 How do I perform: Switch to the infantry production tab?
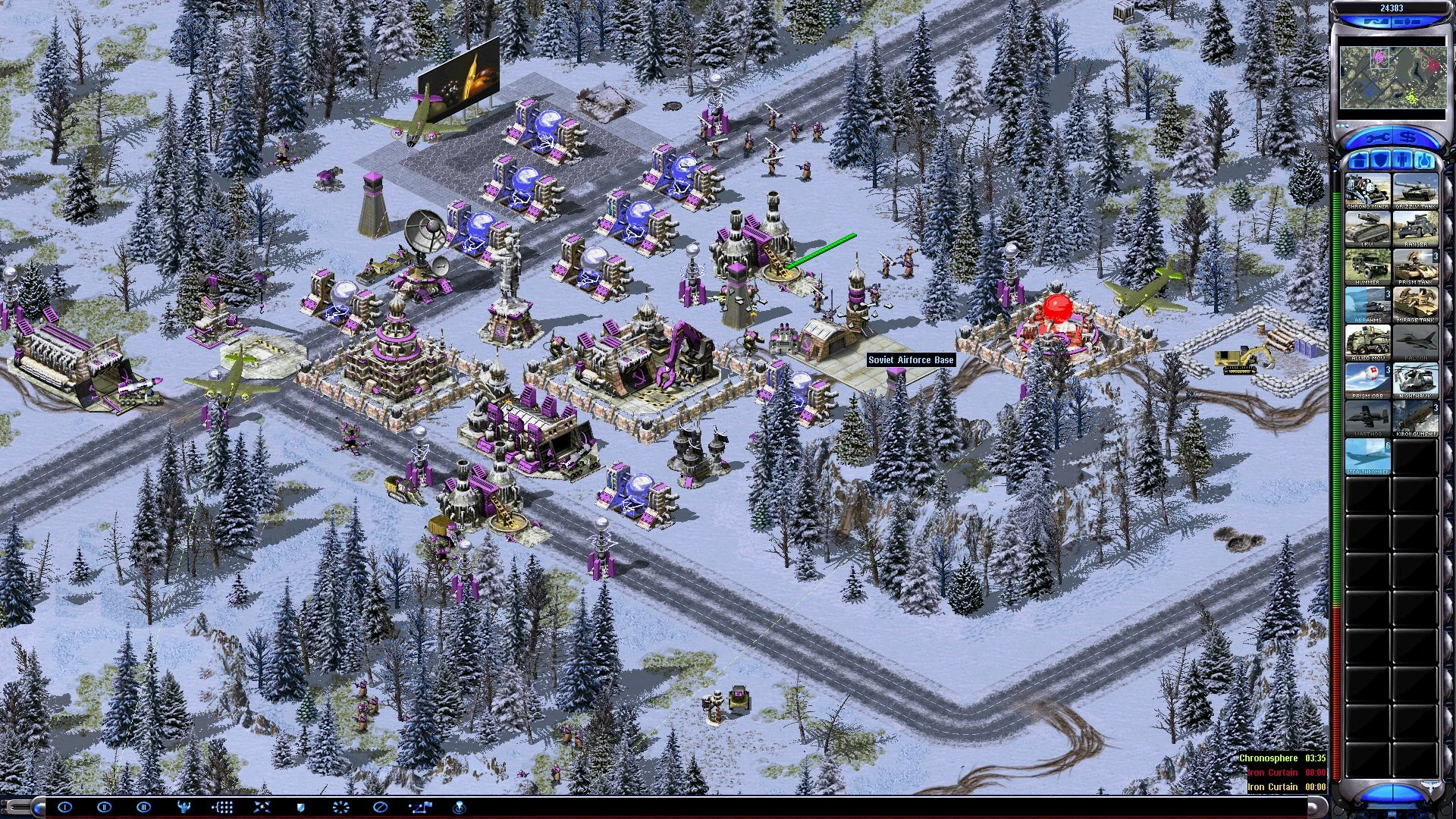pyautogui.click(x=1404, y=161)
